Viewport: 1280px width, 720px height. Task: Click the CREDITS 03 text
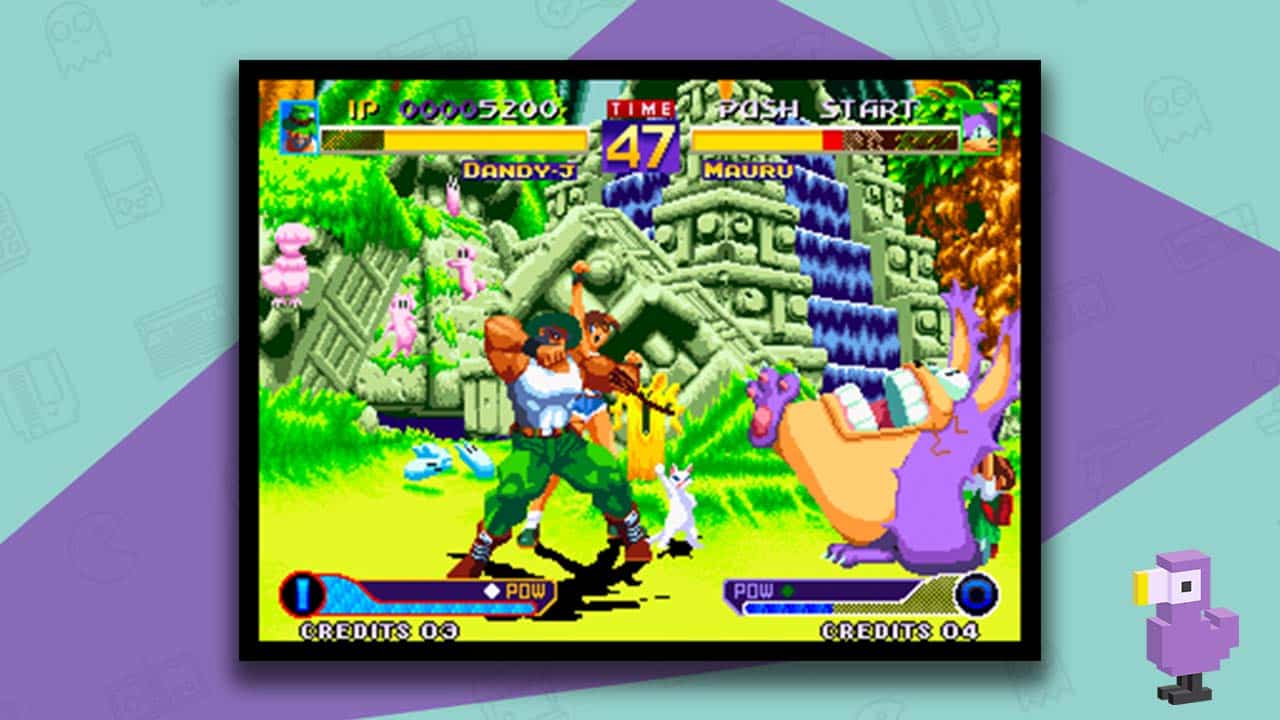(x=378, y=630)
